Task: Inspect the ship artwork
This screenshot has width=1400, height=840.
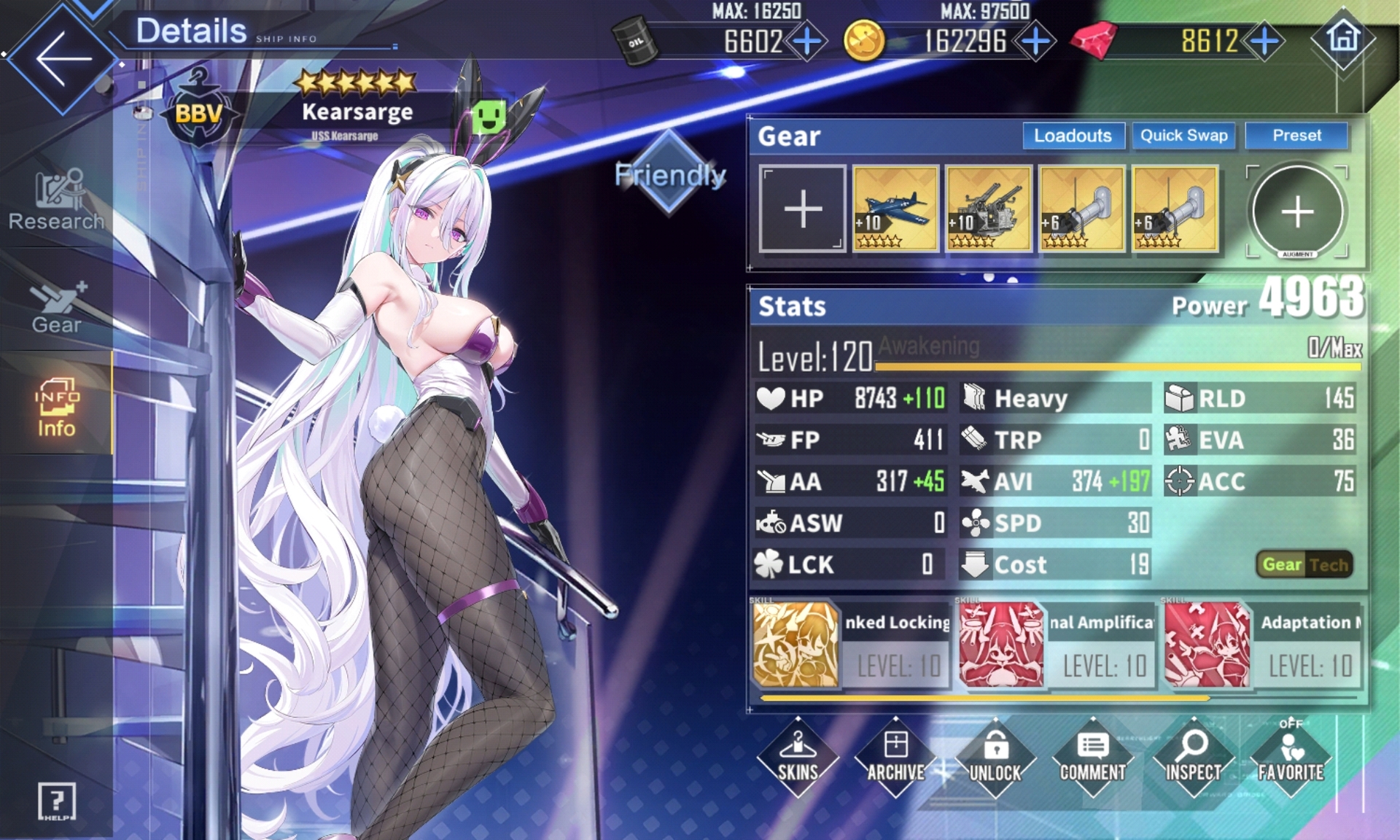Action: 1193,756
